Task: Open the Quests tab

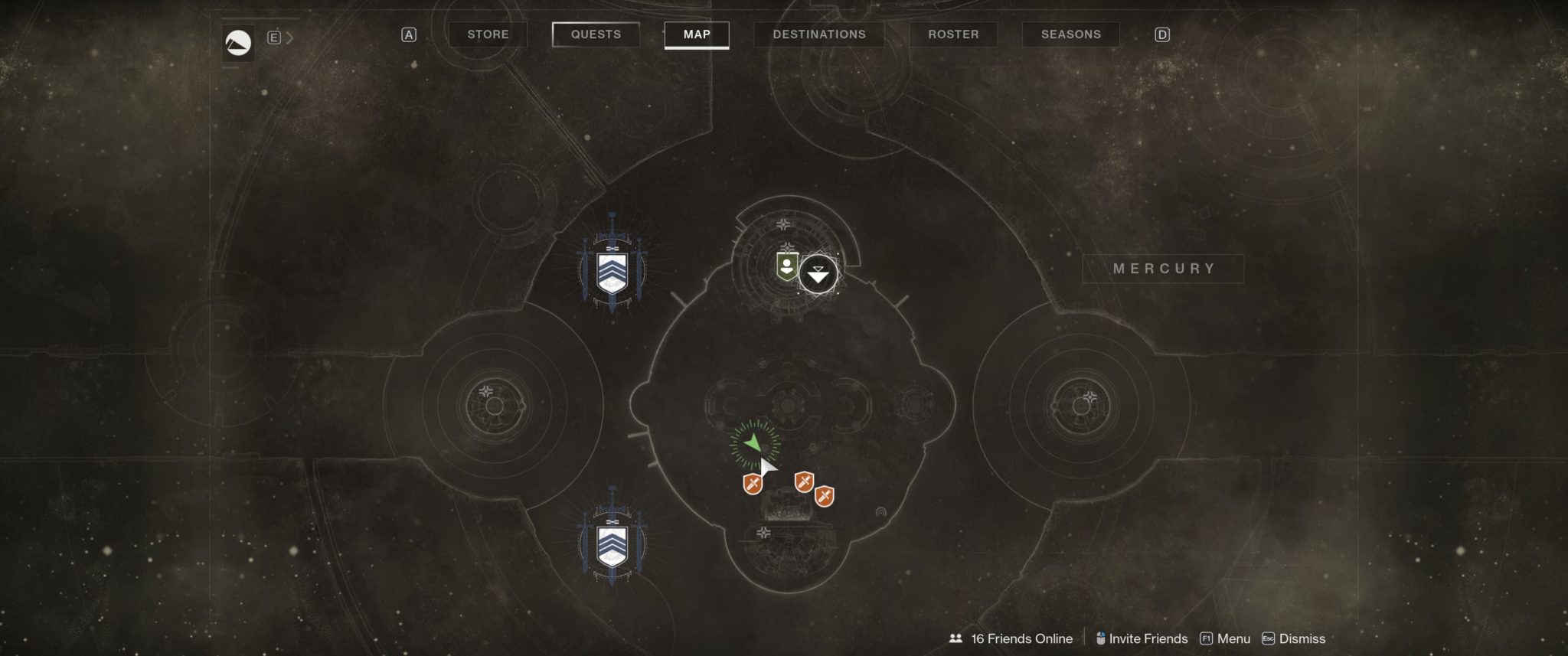Action: [x=594, y=34]
